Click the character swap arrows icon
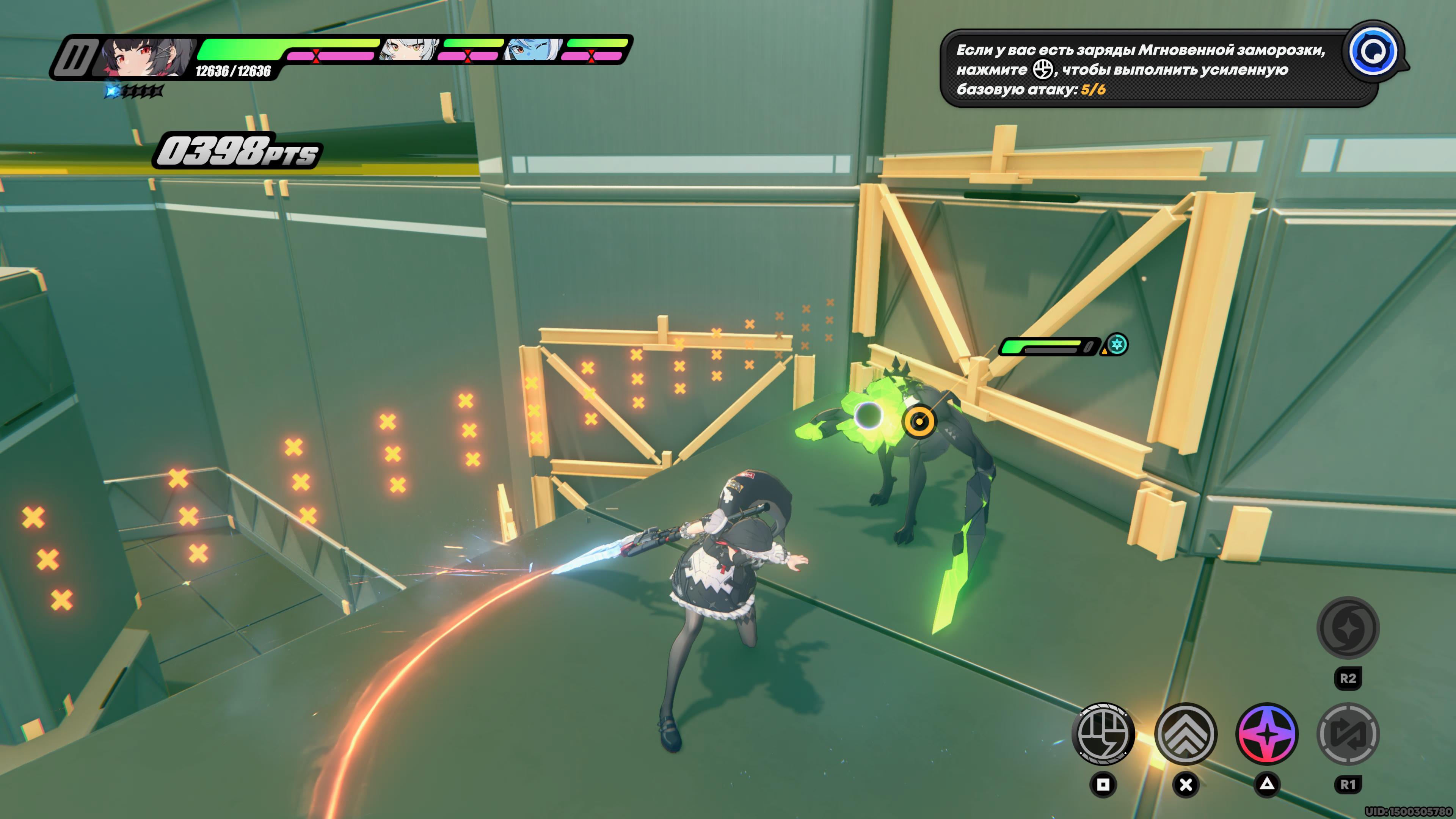Screen dimensions: 1456x819 (1348, 734)
